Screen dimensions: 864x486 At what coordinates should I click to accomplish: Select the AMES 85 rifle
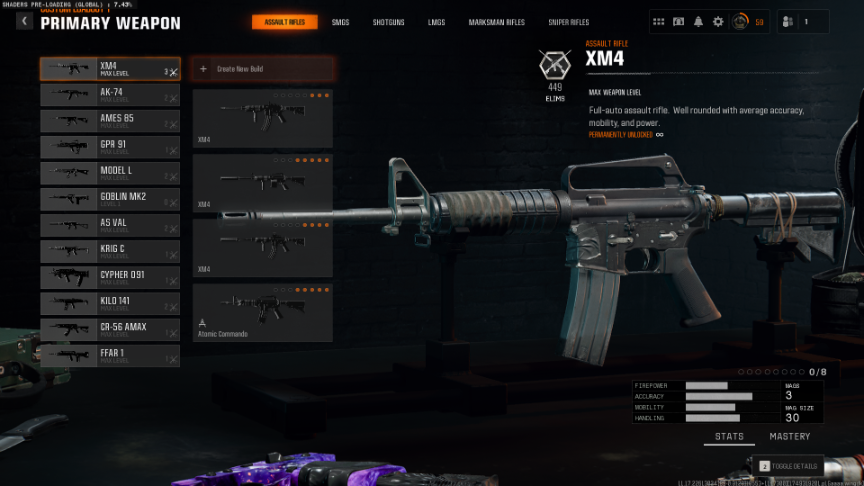pos(110,121)
